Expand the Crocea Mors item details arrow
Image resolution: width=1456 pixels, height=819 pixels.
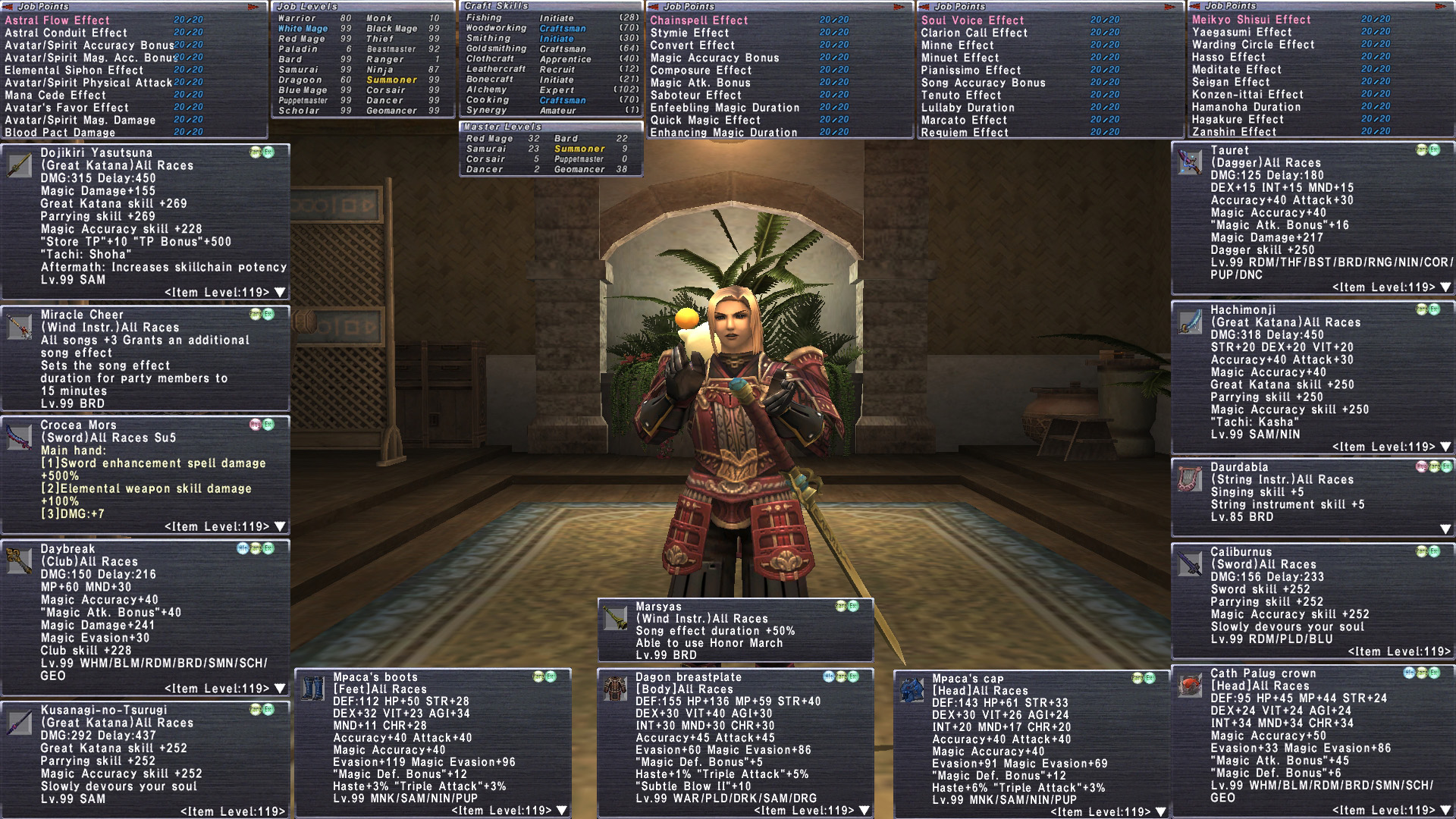[280, 526]
